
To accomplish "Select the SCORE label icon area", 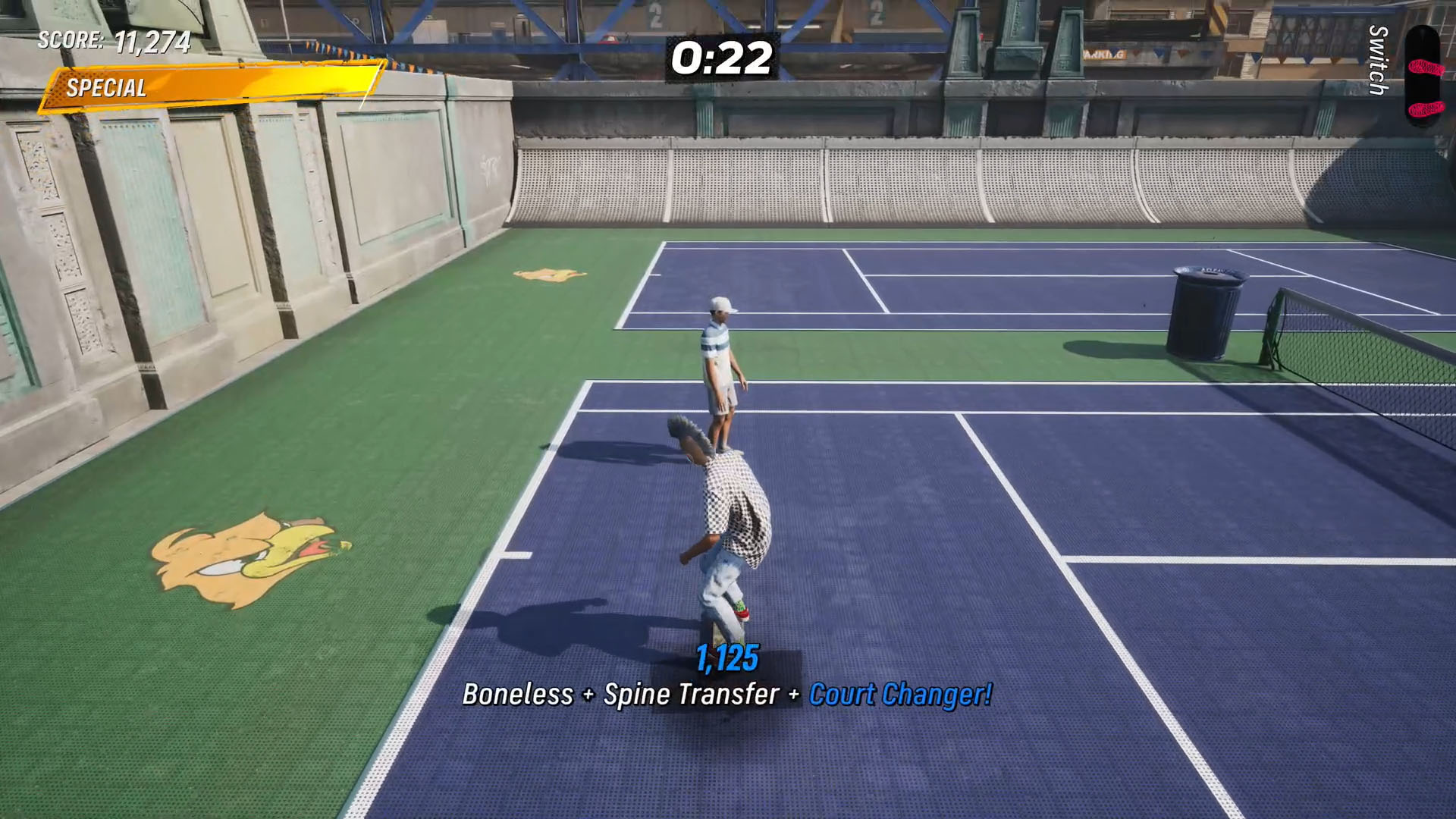I will 72,43.
